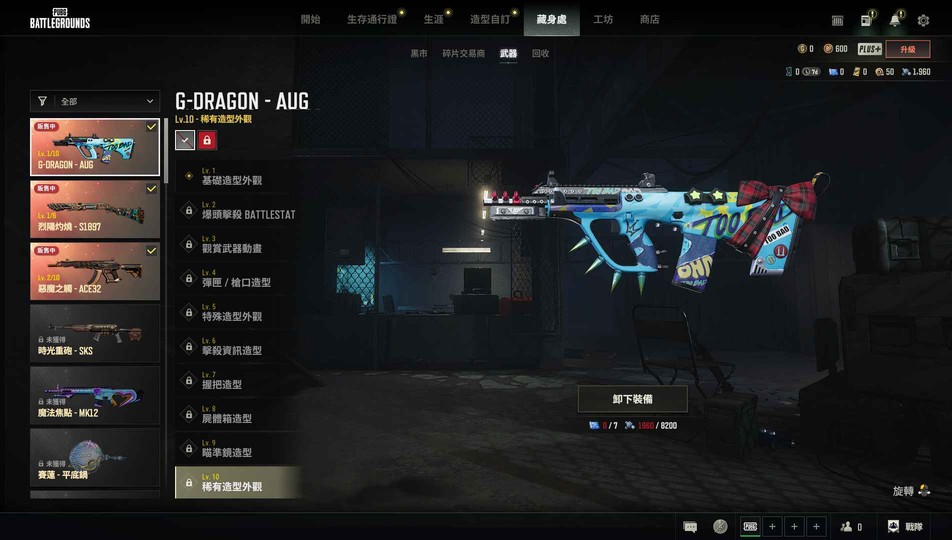This screenshot has width=952, height=540.
Task: Switch to the 生存通行證 tab
Action: point(372,19)
